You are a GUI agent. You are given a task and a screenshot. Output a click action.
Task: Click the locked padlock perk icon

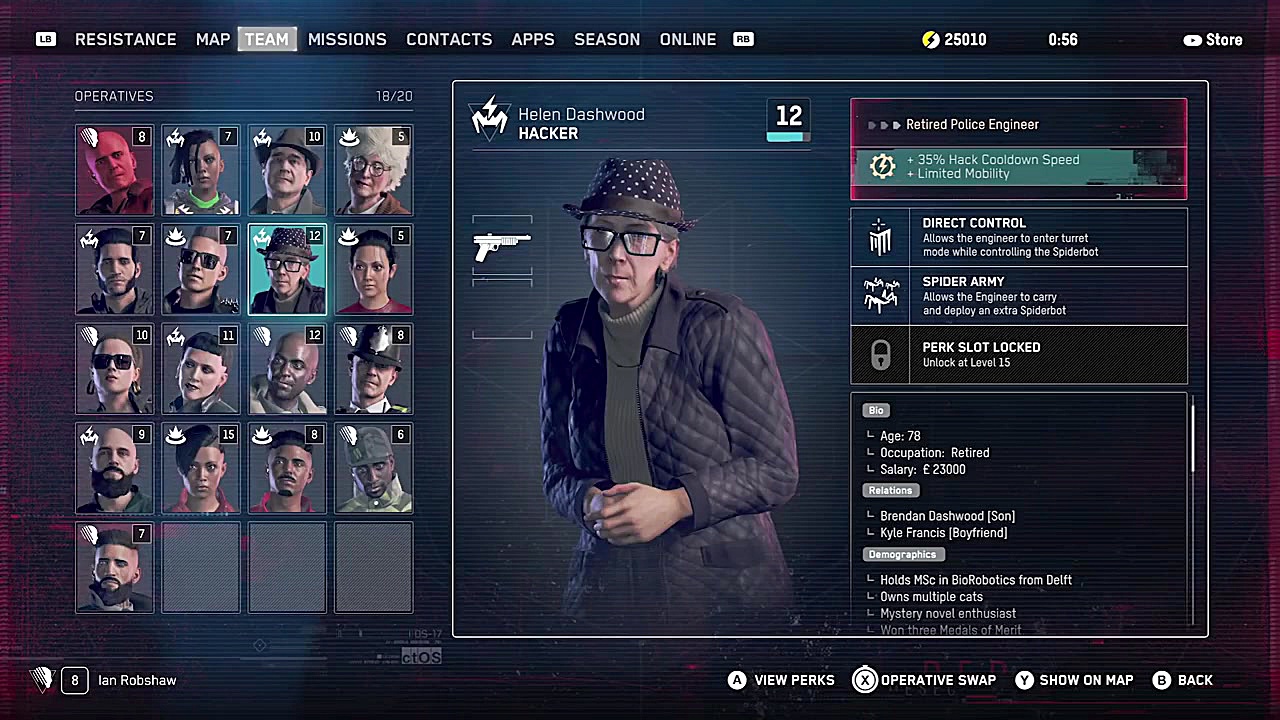click(x=880, y=355)
